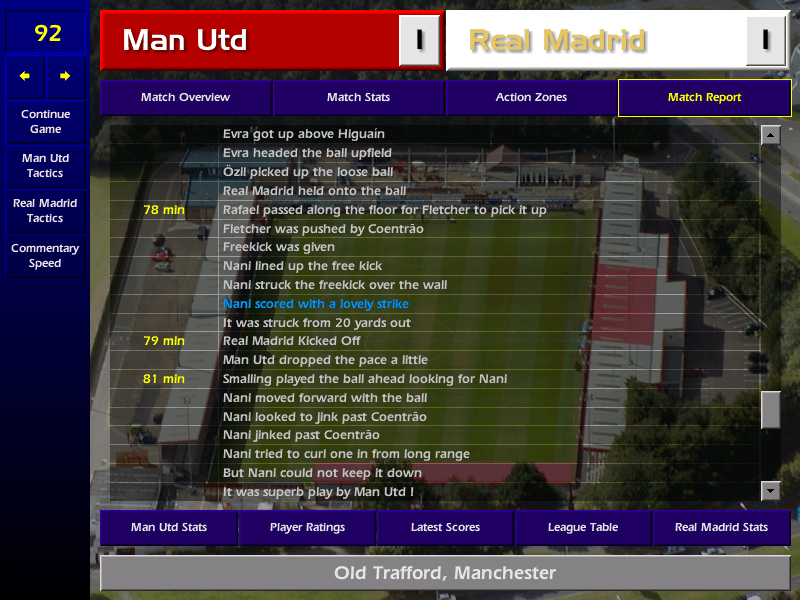Click the Continue Game button
This screenshot has height=600, width=800.
pos(45,122)
